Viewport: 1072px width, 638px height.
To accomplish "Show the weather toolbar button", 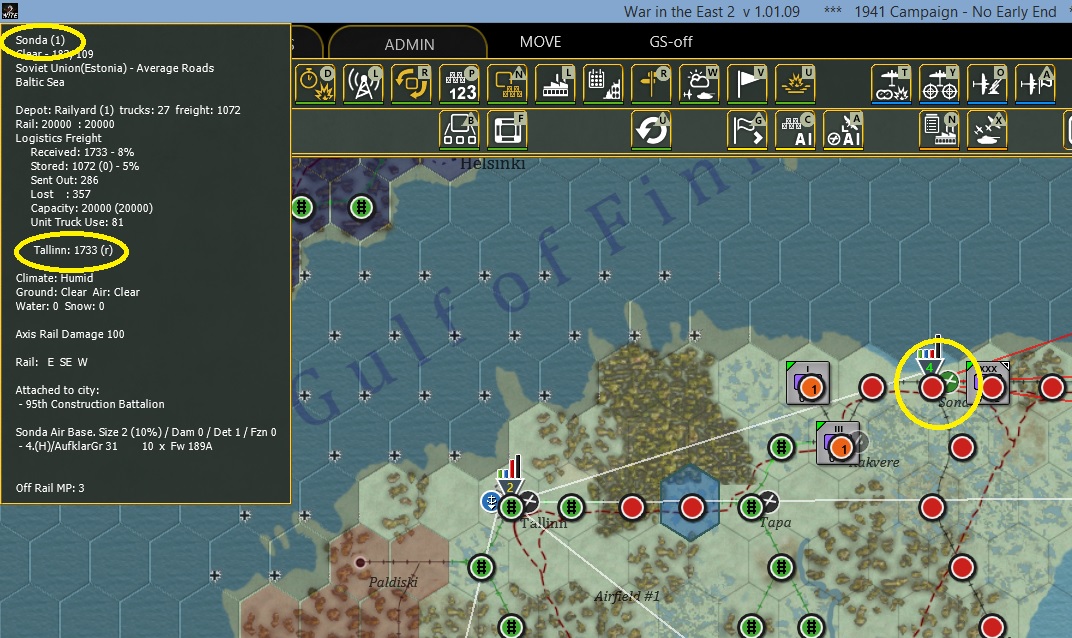I will tap(699, 83).
